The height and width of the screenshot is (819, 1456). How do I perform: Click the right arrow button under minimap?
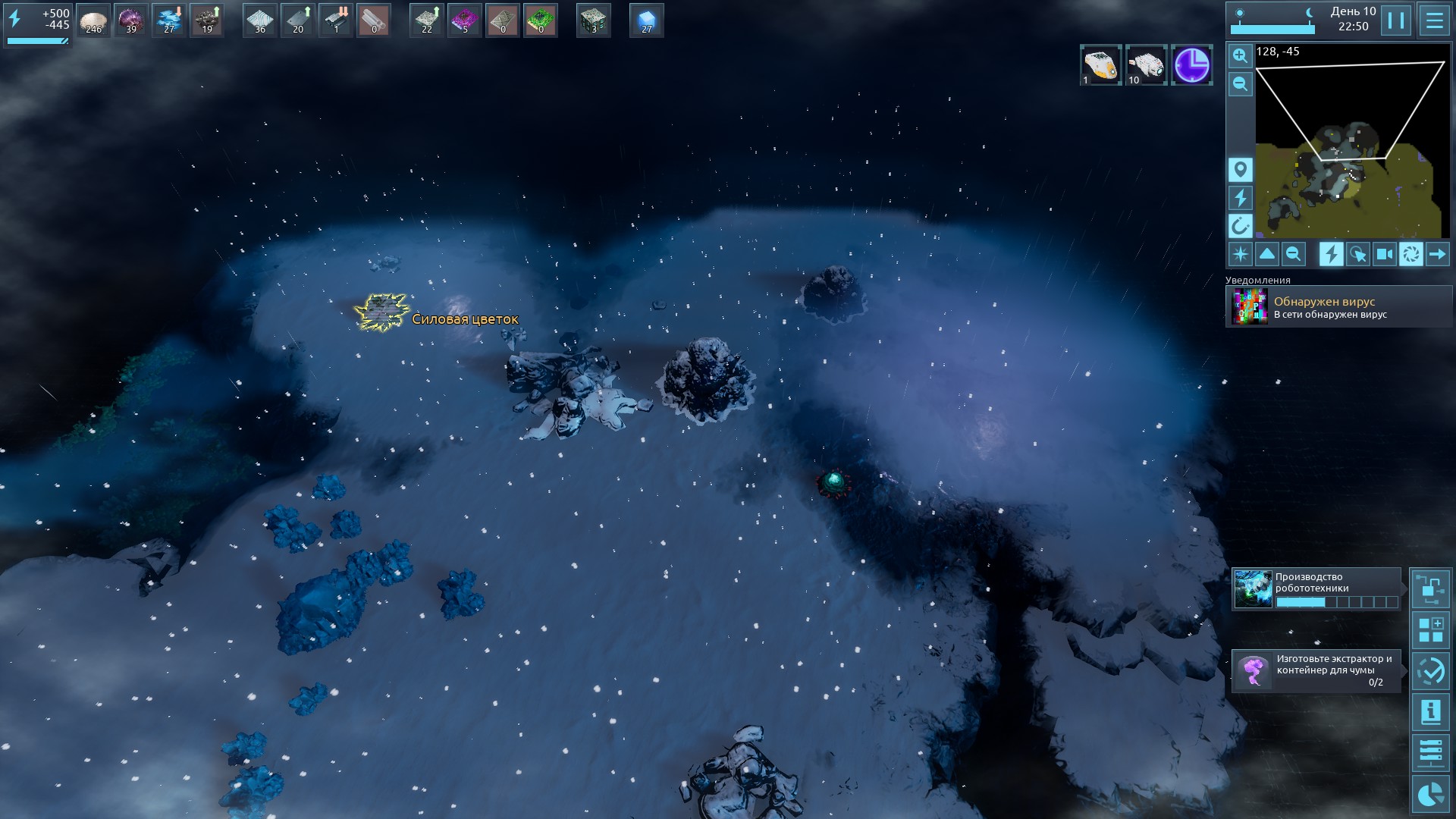click(x=1437, y=254)
